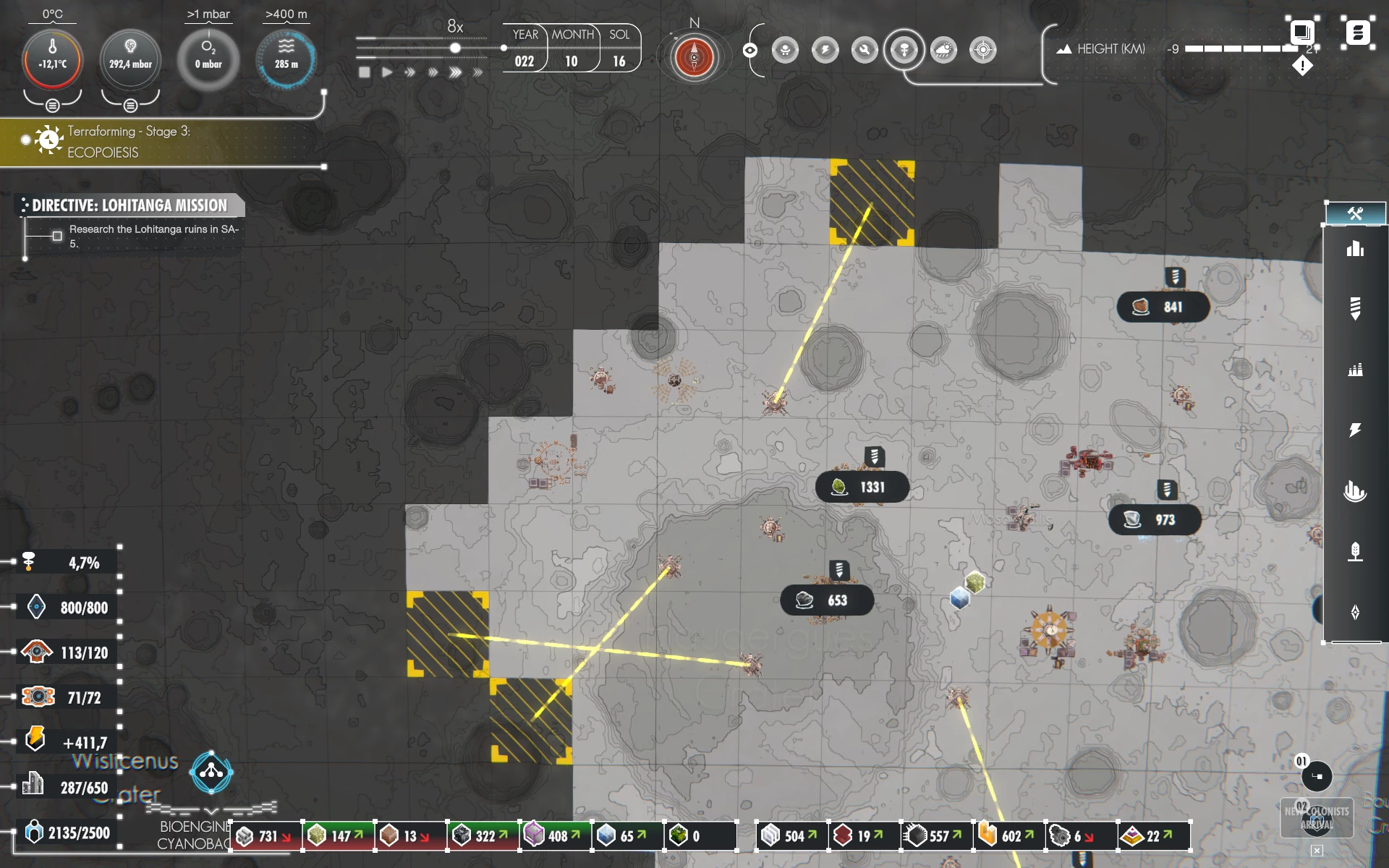Open the research tree hexagon icon
This screenshot has height=868, width=1389.
pos(211,772)
